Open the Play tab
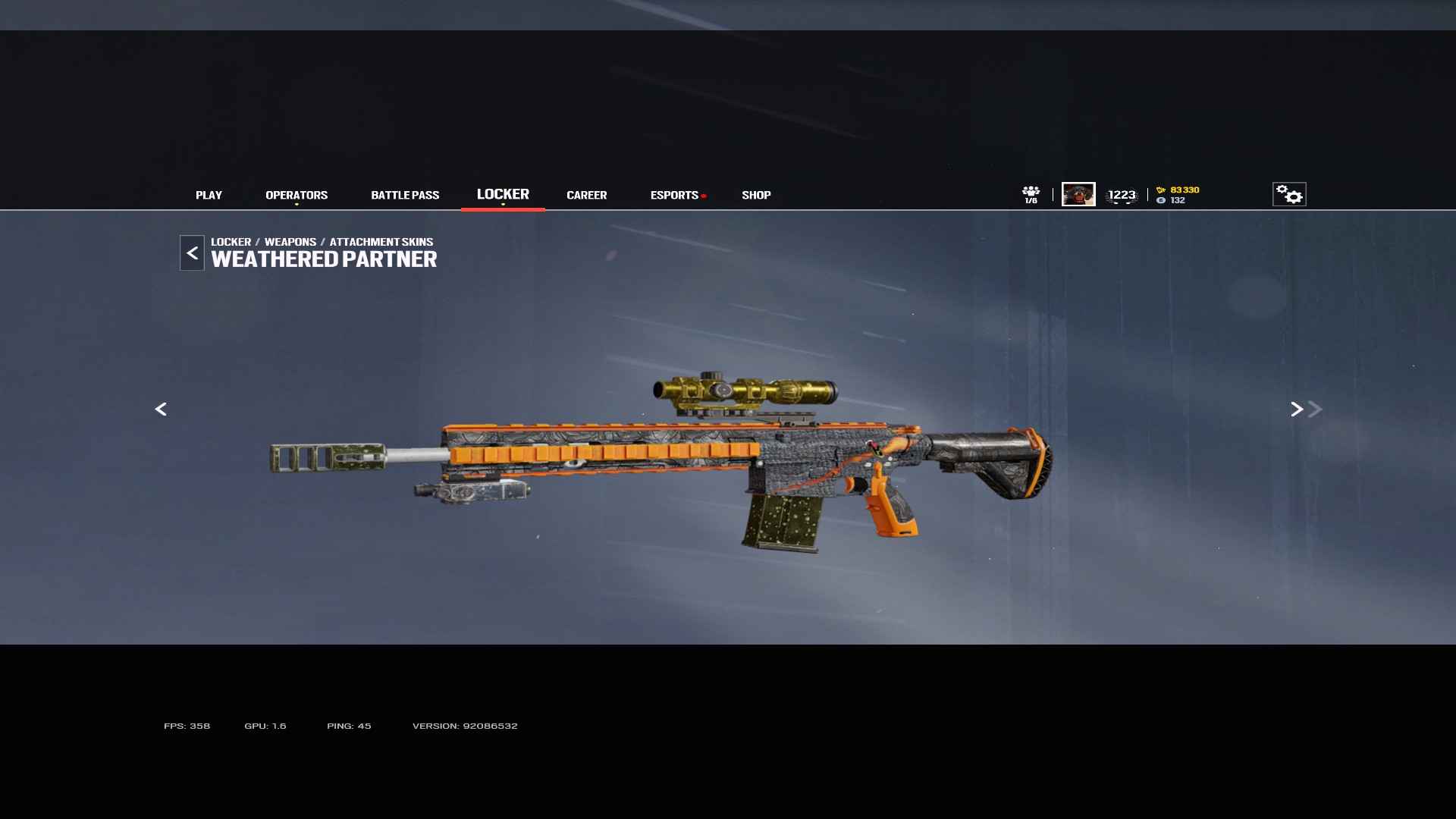Viewport: 1456px width, 819px height. pos(209,195)
